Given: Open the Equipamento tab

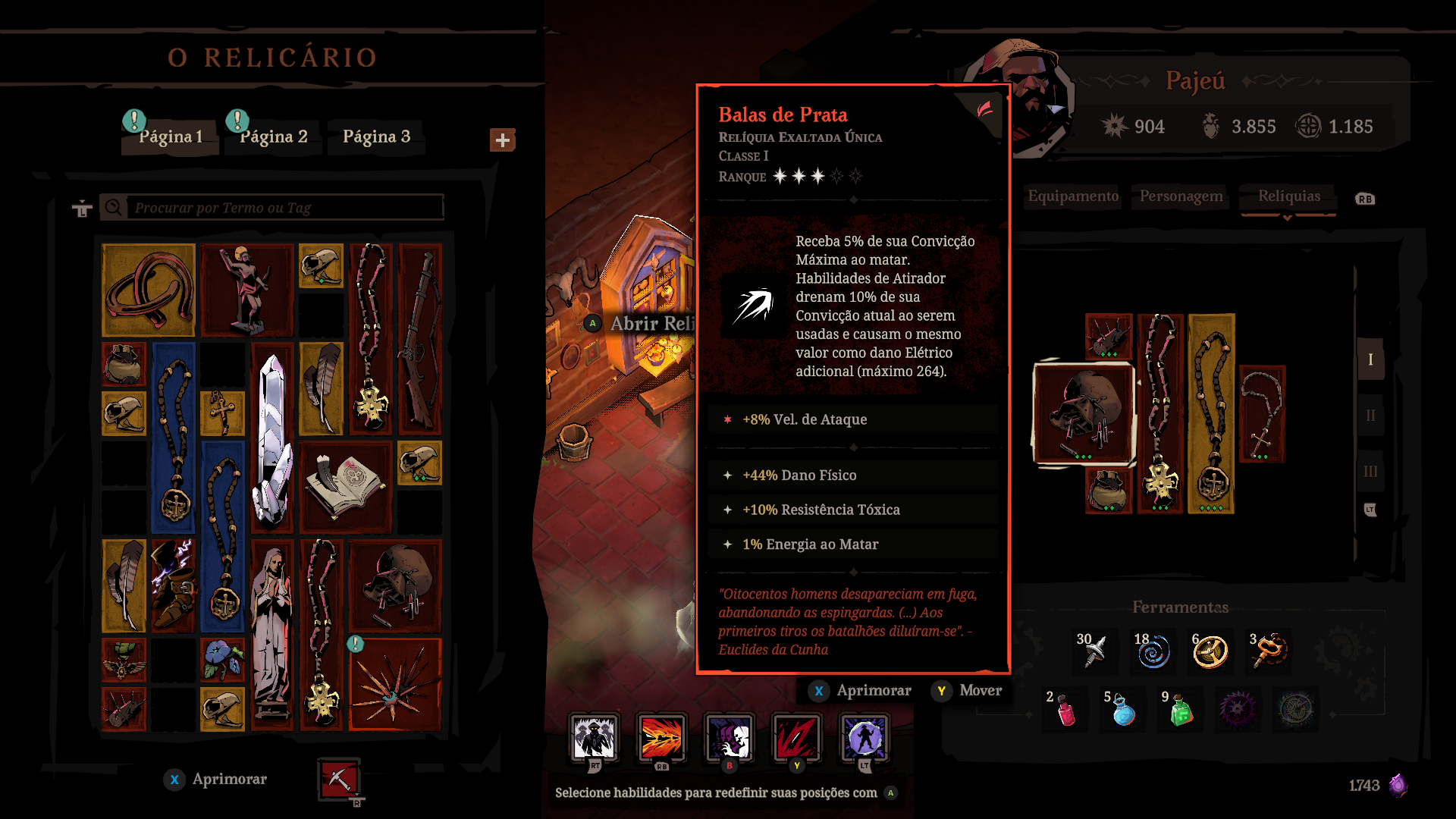Looking at the screenshot, I should point(1073,196).
